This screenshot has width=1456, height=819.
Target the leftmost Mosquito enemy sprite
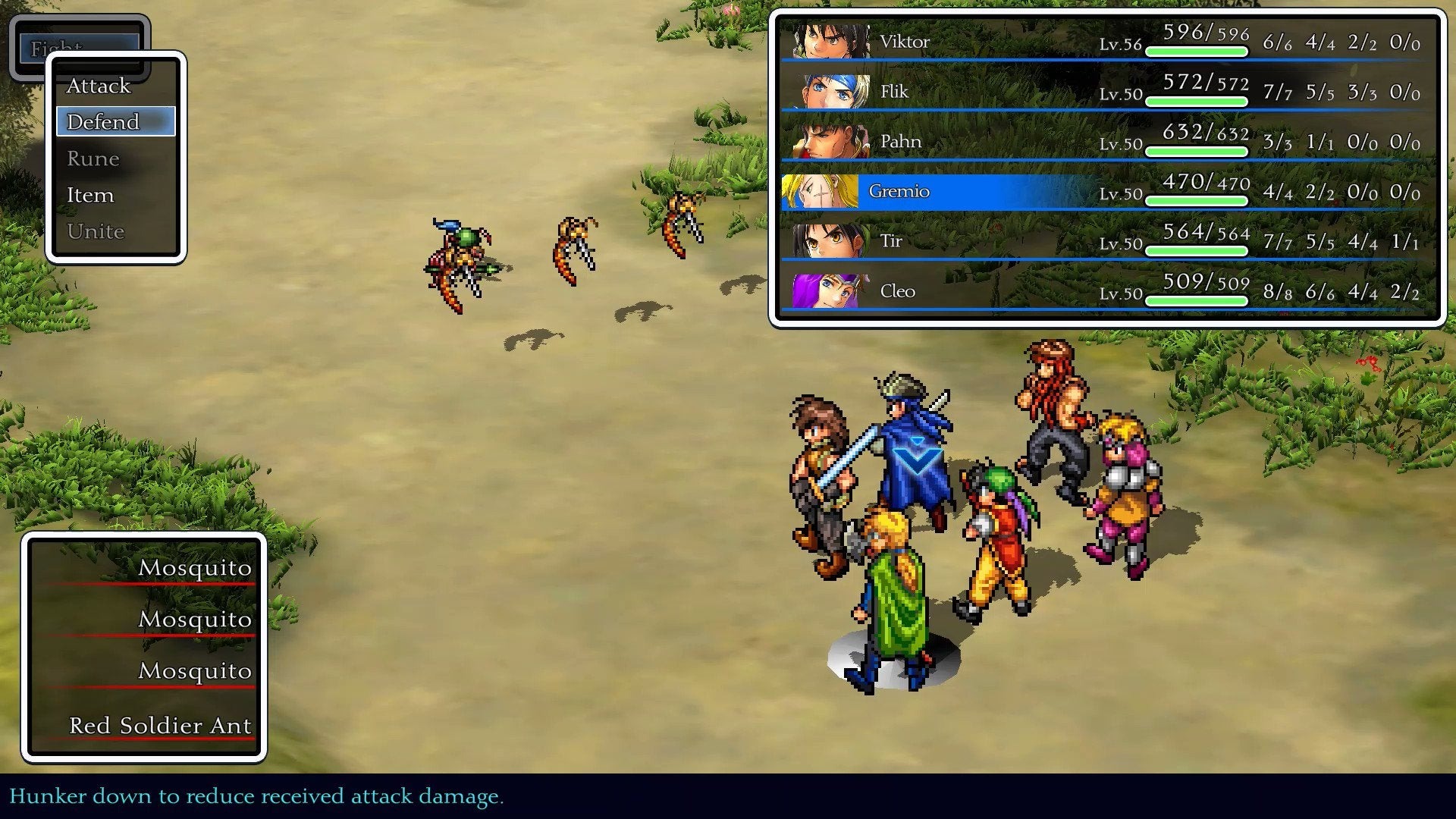[x=455, y=262]
